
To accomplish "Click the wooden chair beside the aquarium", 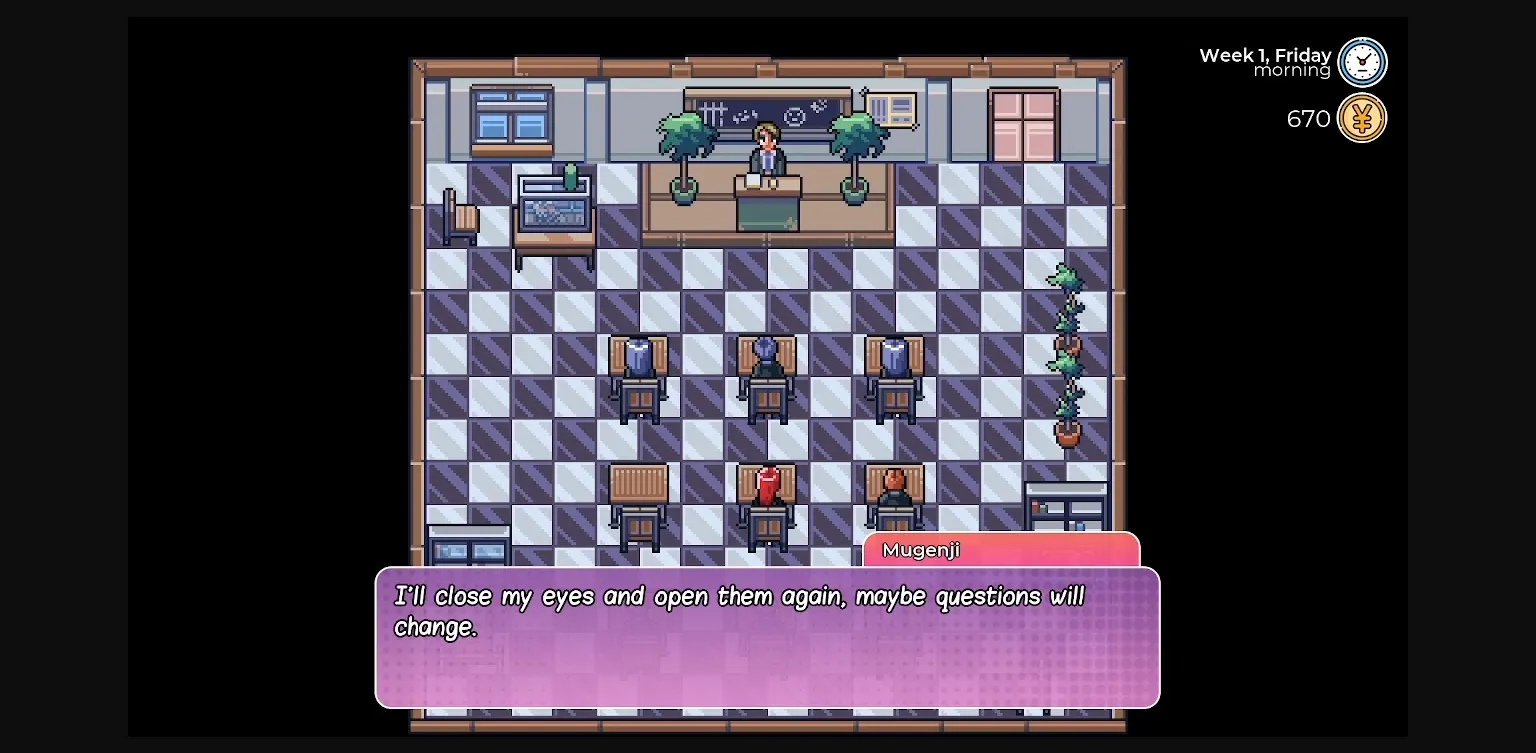I will point(460,215).
